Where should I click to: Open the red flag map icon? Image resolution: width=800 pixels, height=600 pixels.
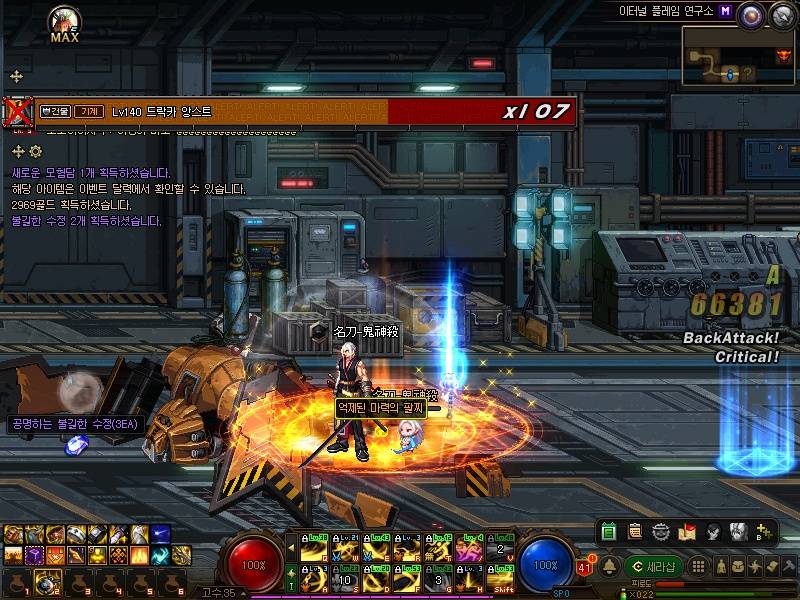coord(687,531)
